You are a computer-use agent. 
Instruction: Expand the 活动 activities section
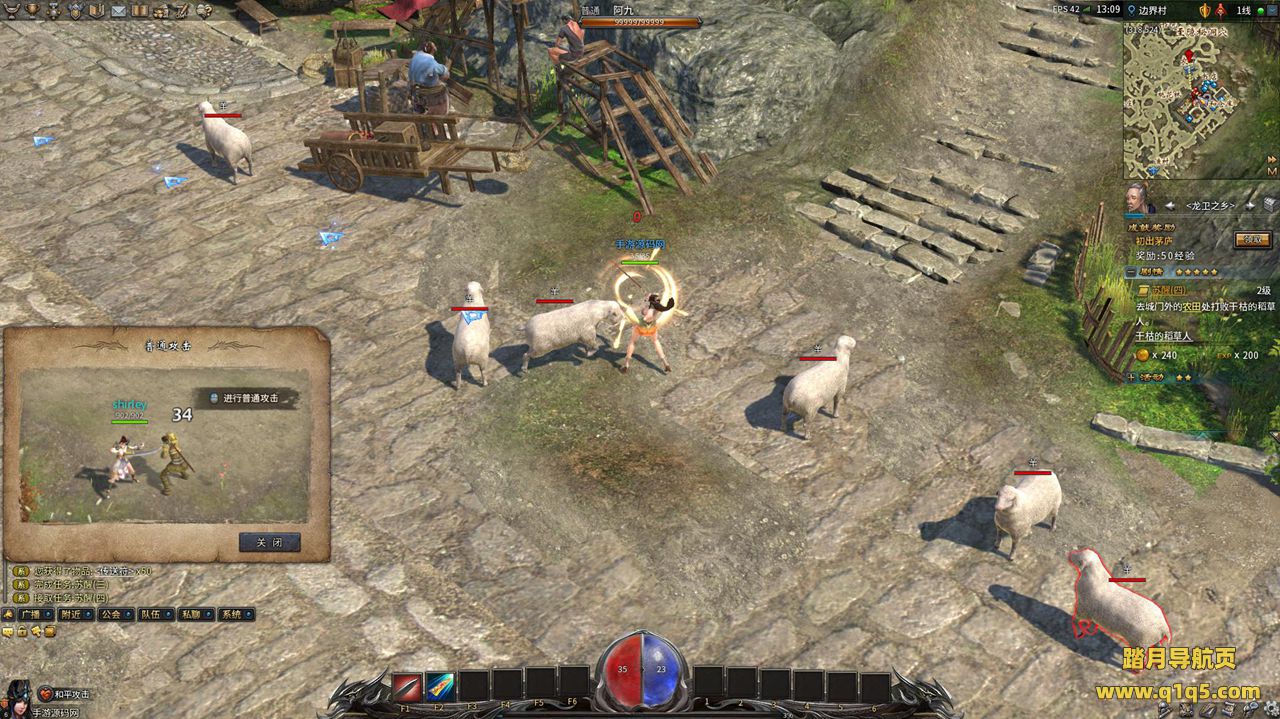[1131, 377]
